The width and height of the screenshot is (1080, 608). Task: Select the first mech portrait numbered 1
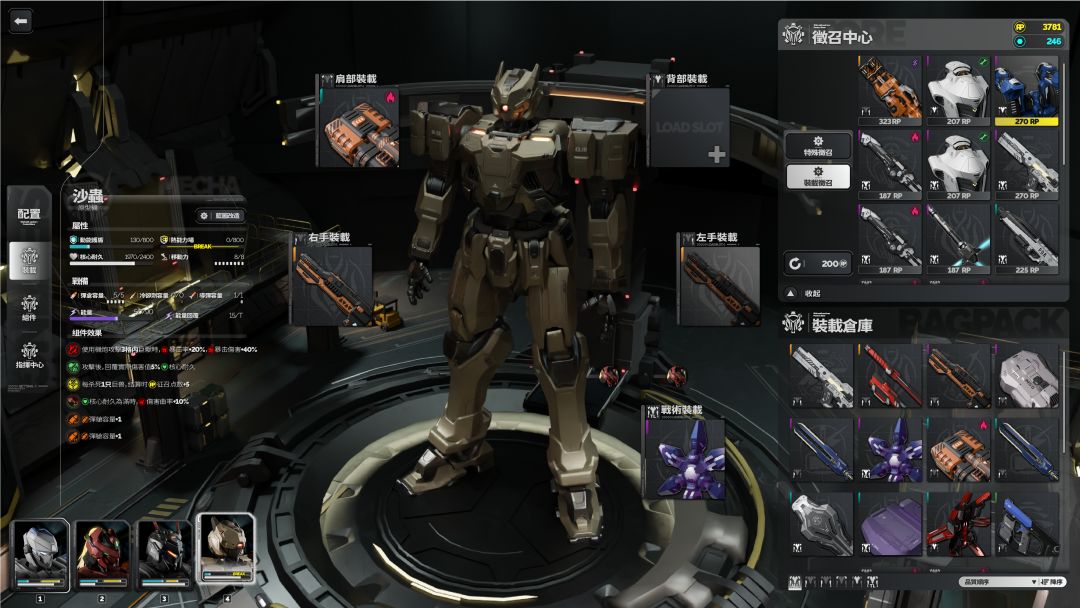point(40,556)
